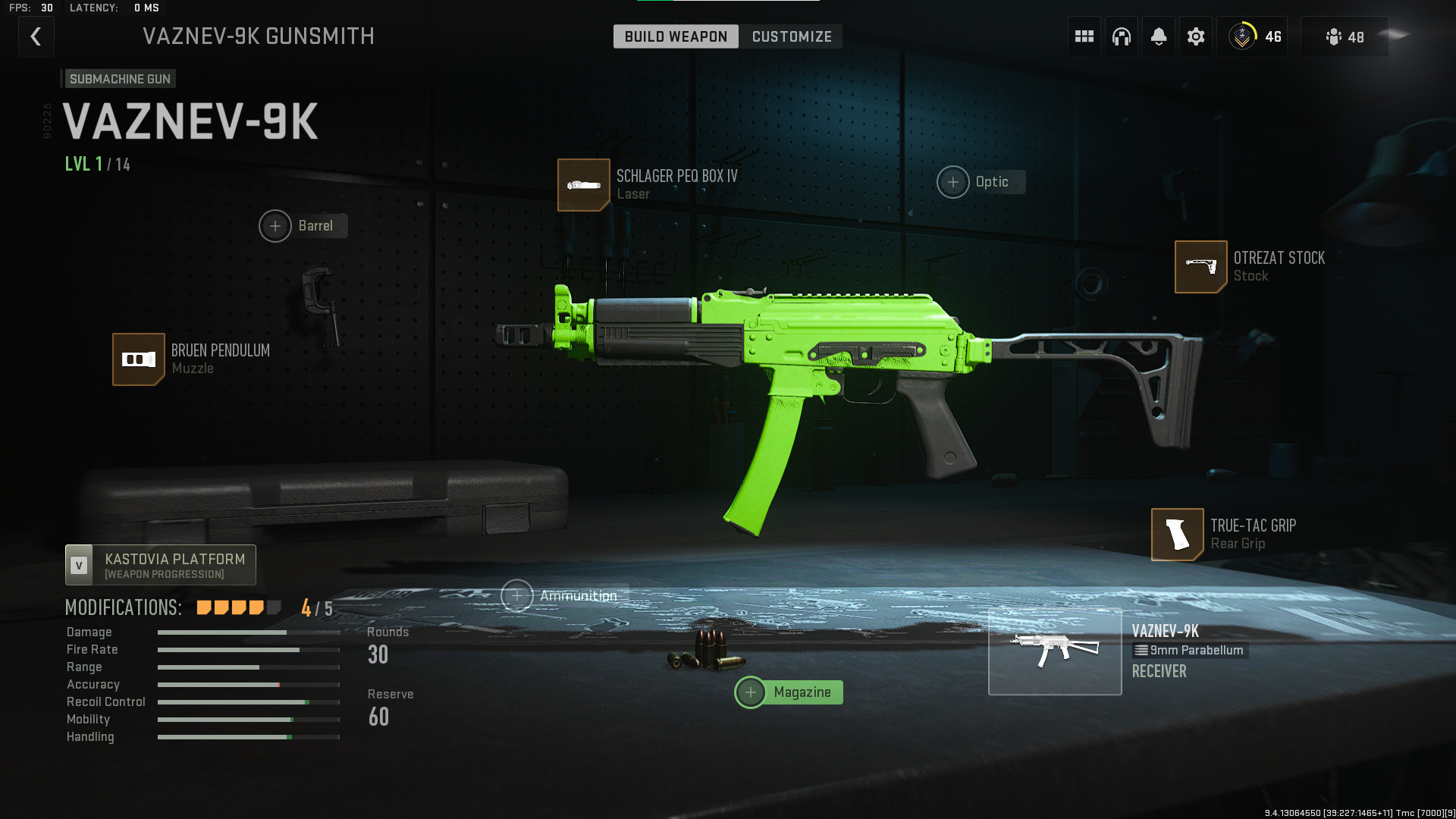Add a Barrel attachment
The image size is (1456, 819).
point(276,226)
